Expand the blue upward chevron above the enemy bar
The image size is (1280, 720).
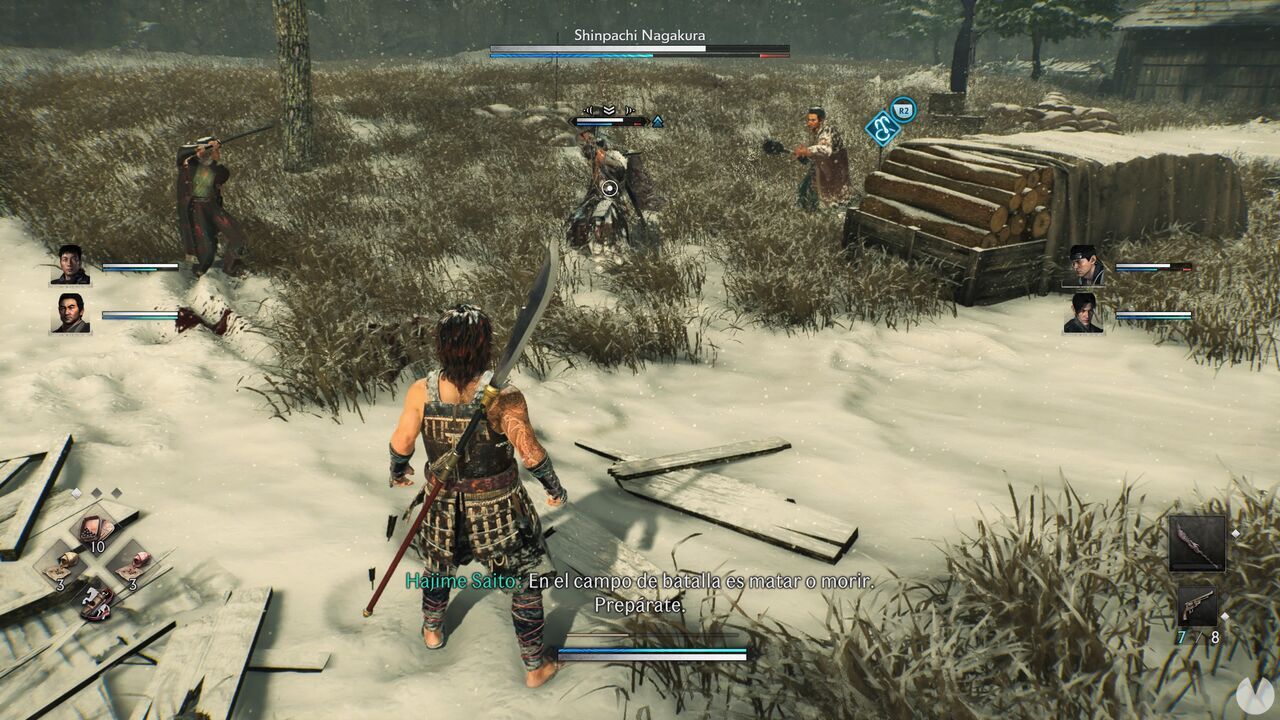pyautogui.click(x=658, y=122)
